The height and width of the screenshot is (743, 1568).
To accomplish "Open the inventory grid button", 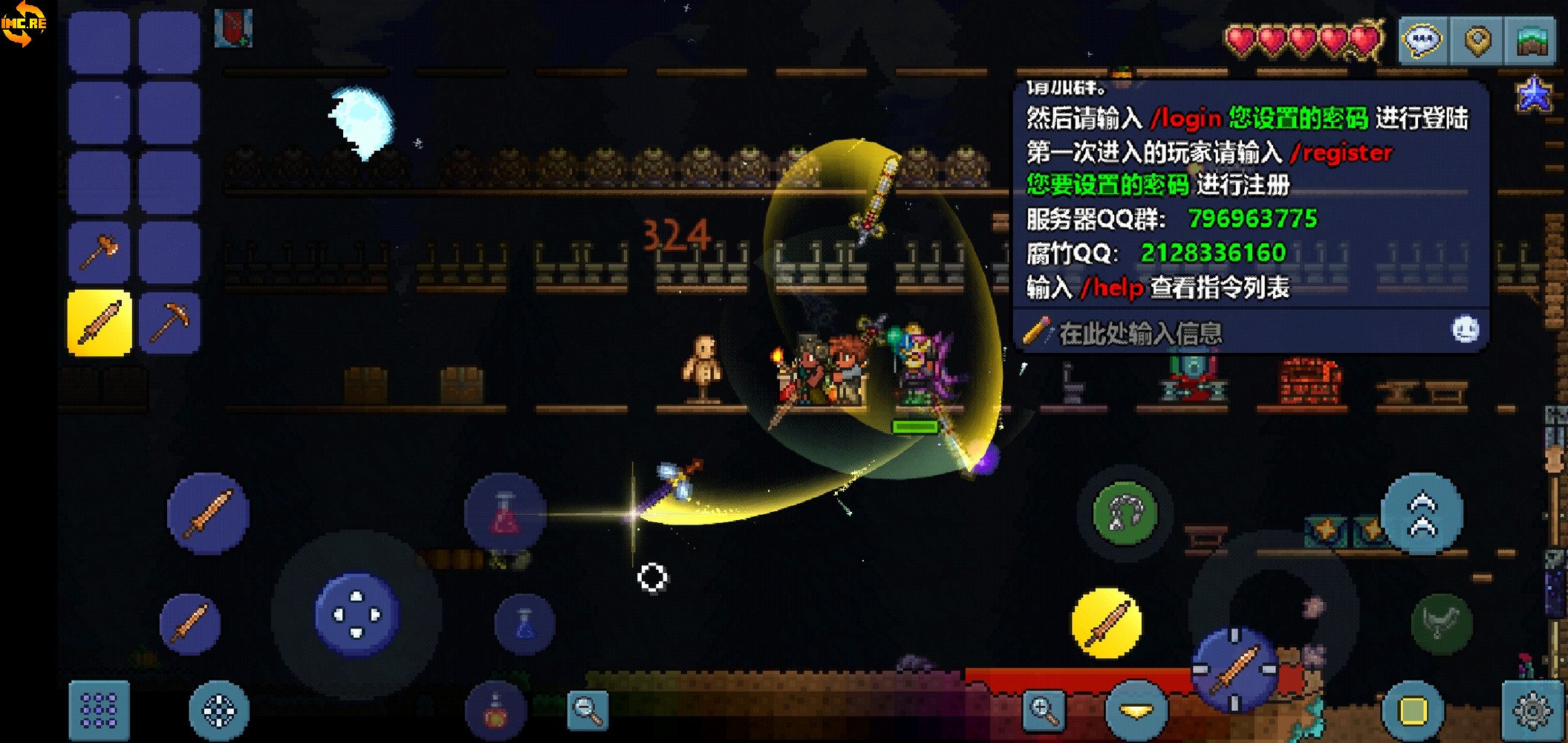I will pyautogui.click(x=100, y=710).
